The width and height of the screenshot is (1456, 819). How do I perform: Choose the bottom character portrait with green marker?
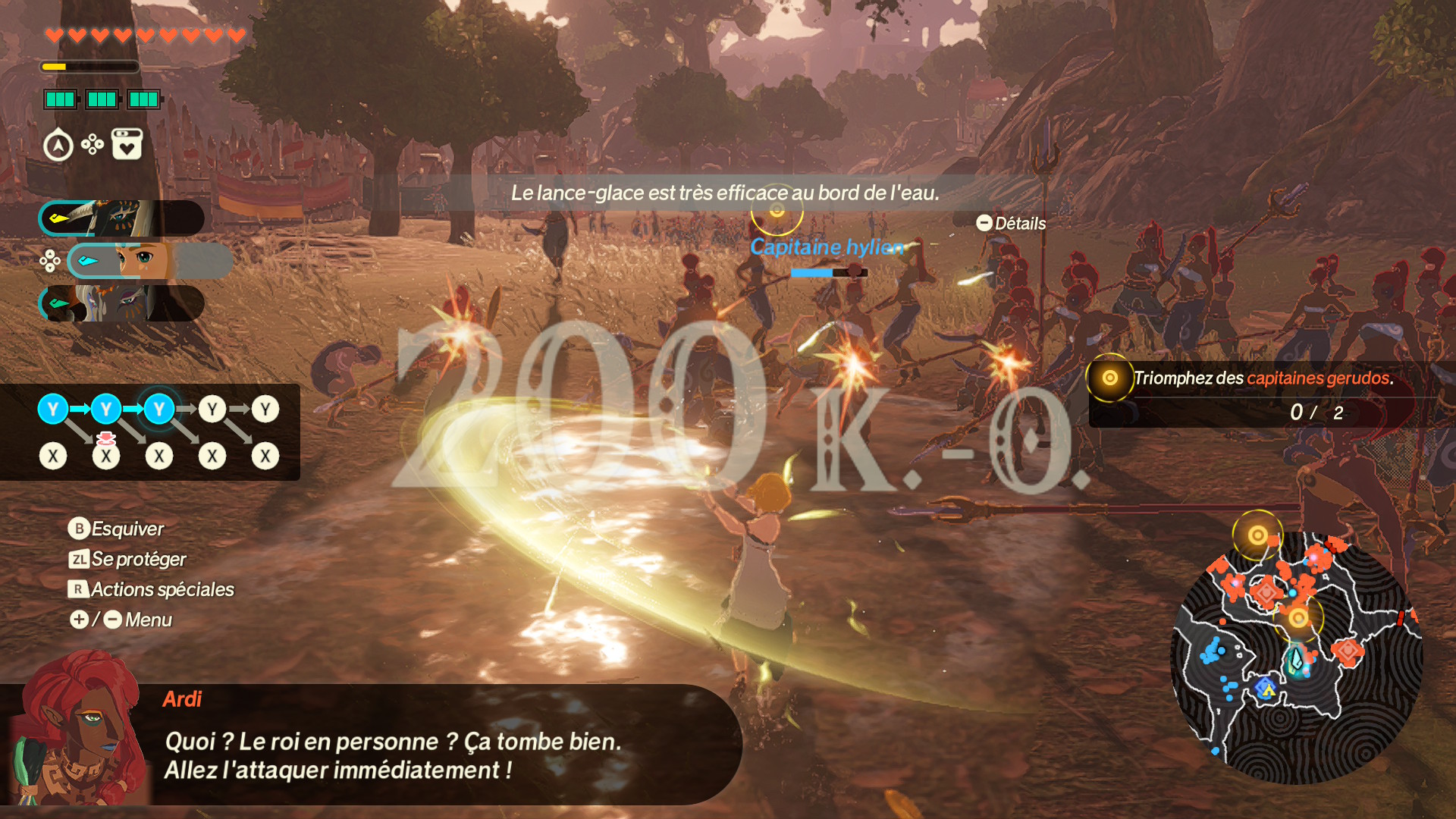pyautogui.click(x=121, y=303)
